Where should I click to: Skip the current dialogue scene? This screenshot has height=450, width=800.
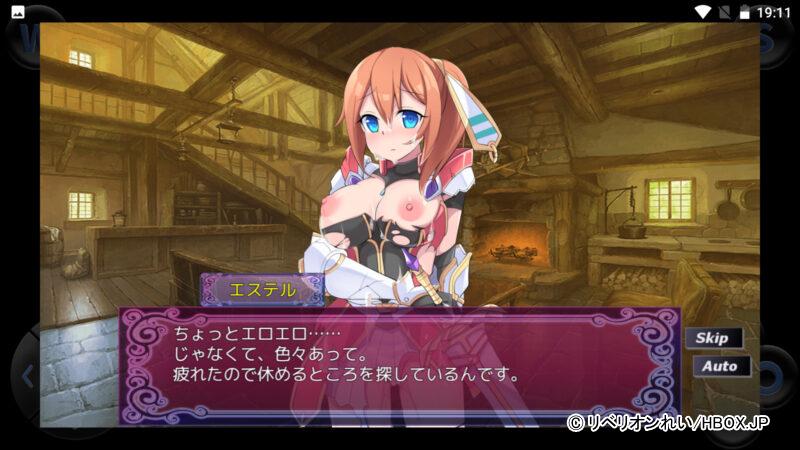tap(713, 338)
